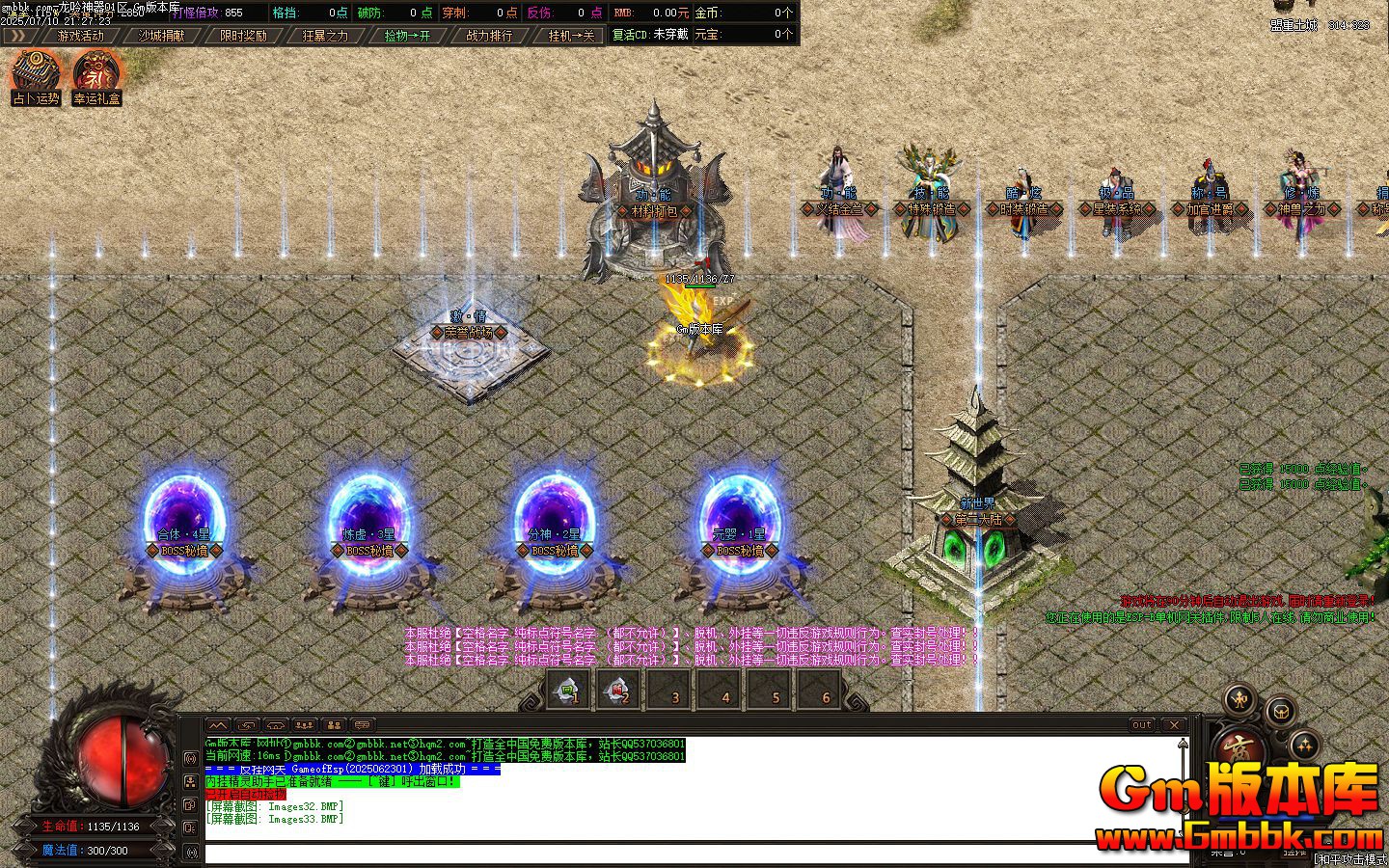
Task: Toggle 挂机→关 auto-hang to on
Action: click(x=572, y=35)
